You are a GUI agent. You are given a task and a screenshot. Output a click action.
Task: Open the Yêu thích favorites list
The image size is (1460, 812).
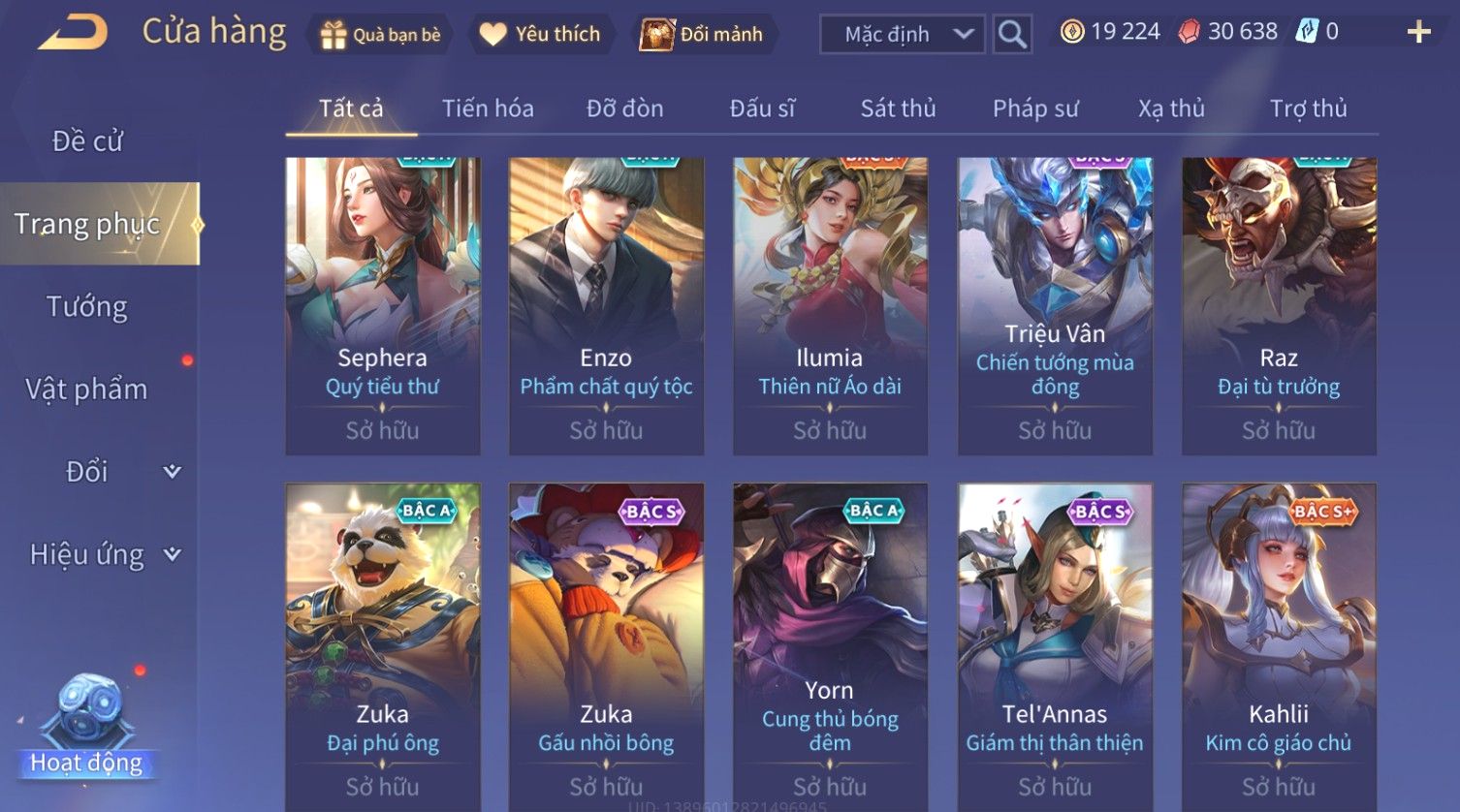(x=541, y=35)
